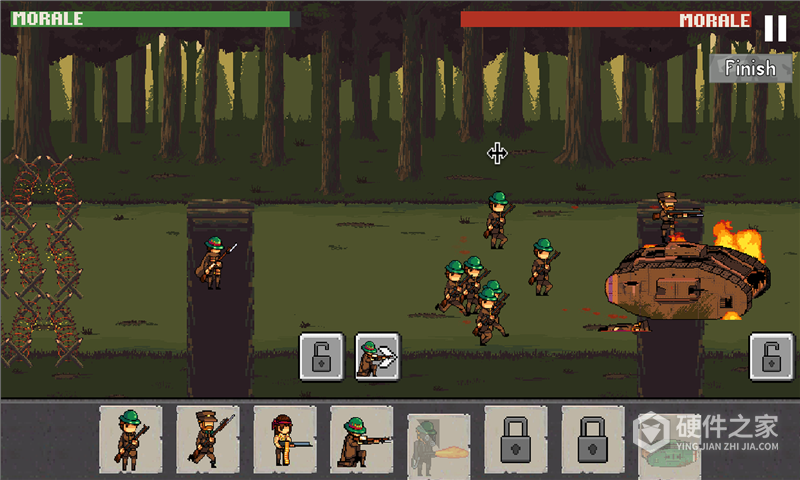Select the red-haired shirtless gunner unit

285,438
